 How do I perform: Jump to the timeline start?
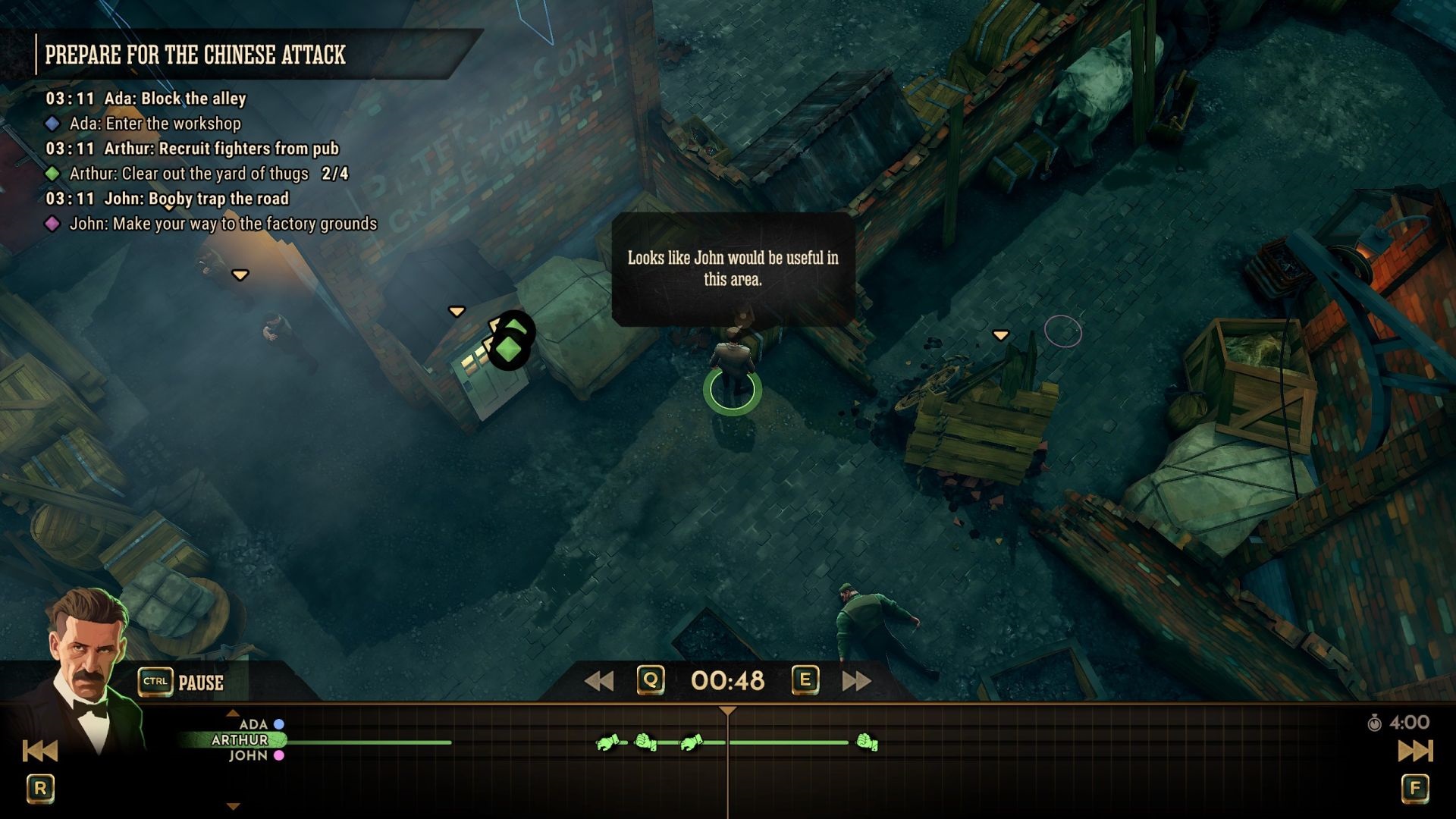coord(40,752)
